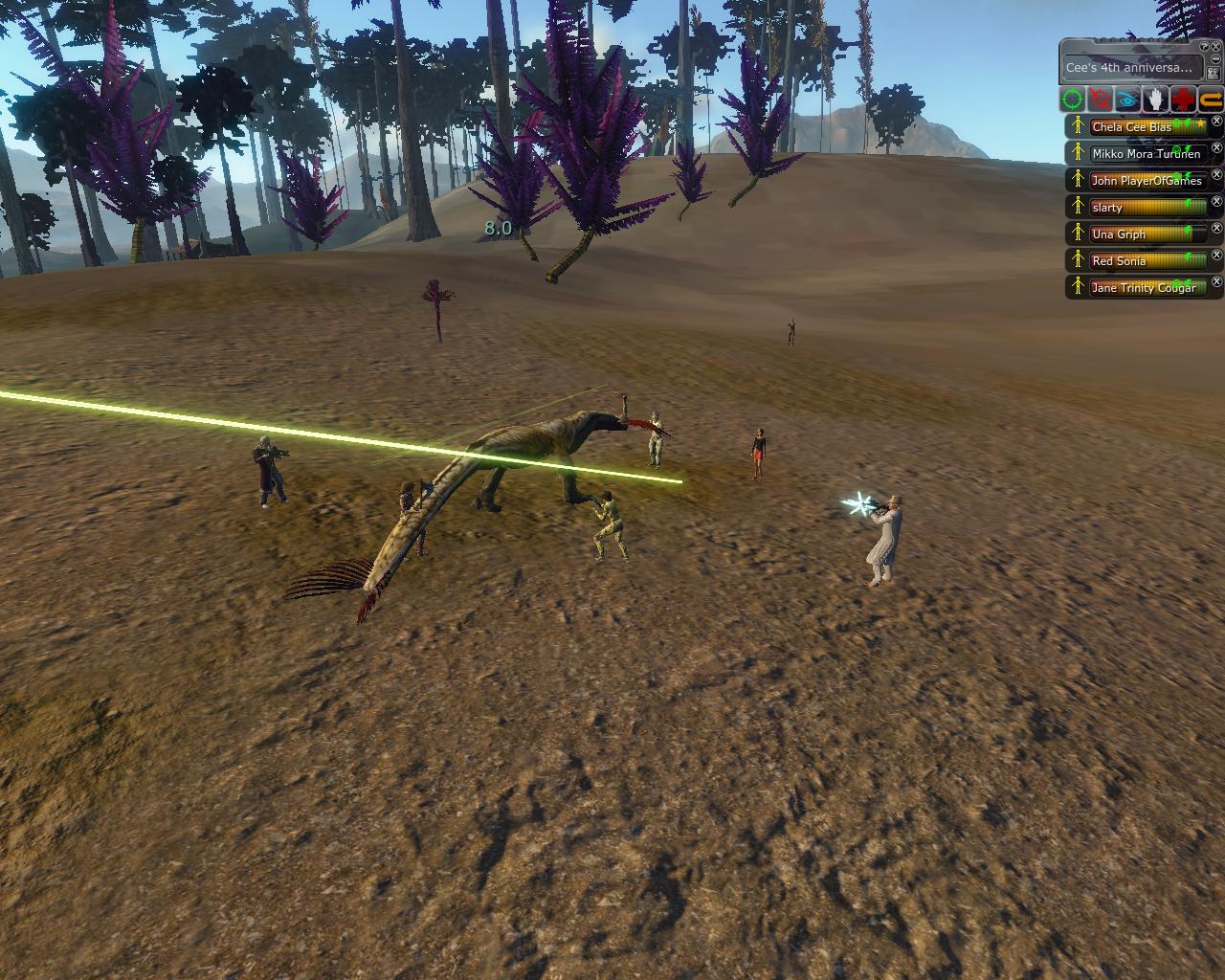Click the two-person team icon button
The width and height of the screenshot is (1225, 980).
[1214, 72]
